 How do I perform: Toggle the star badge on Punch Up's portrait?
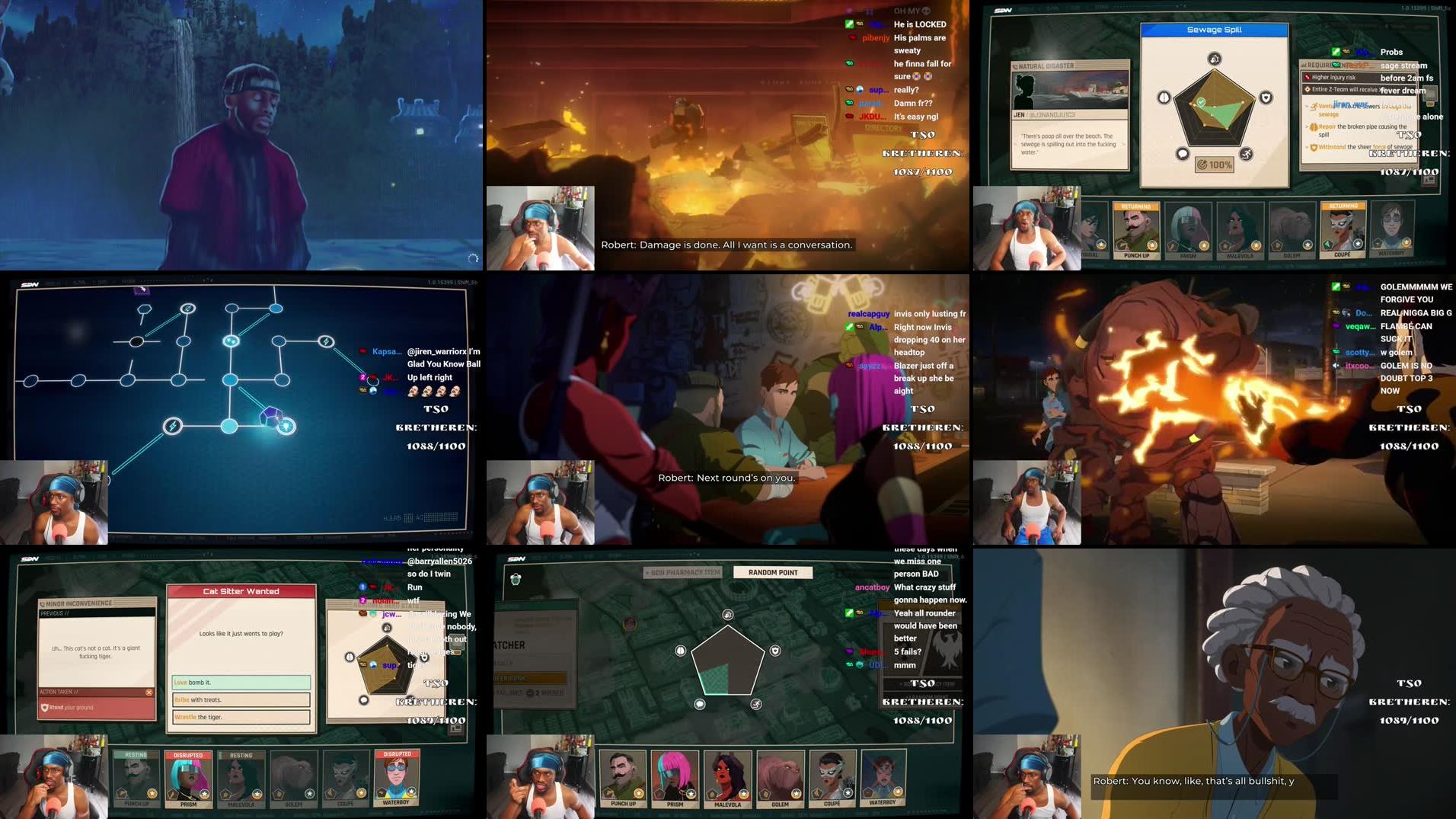[x=1153, y=245]
